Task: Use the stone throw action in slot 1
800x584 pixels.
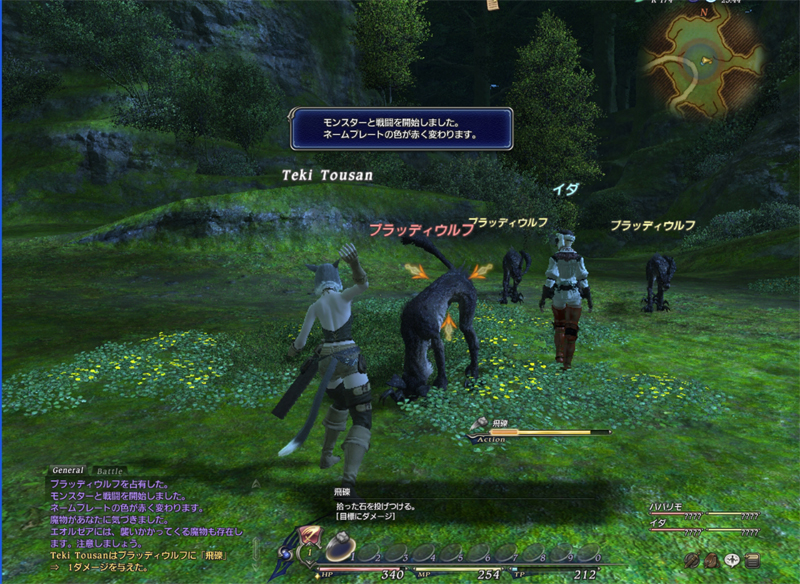Action: tap(341, 548)
